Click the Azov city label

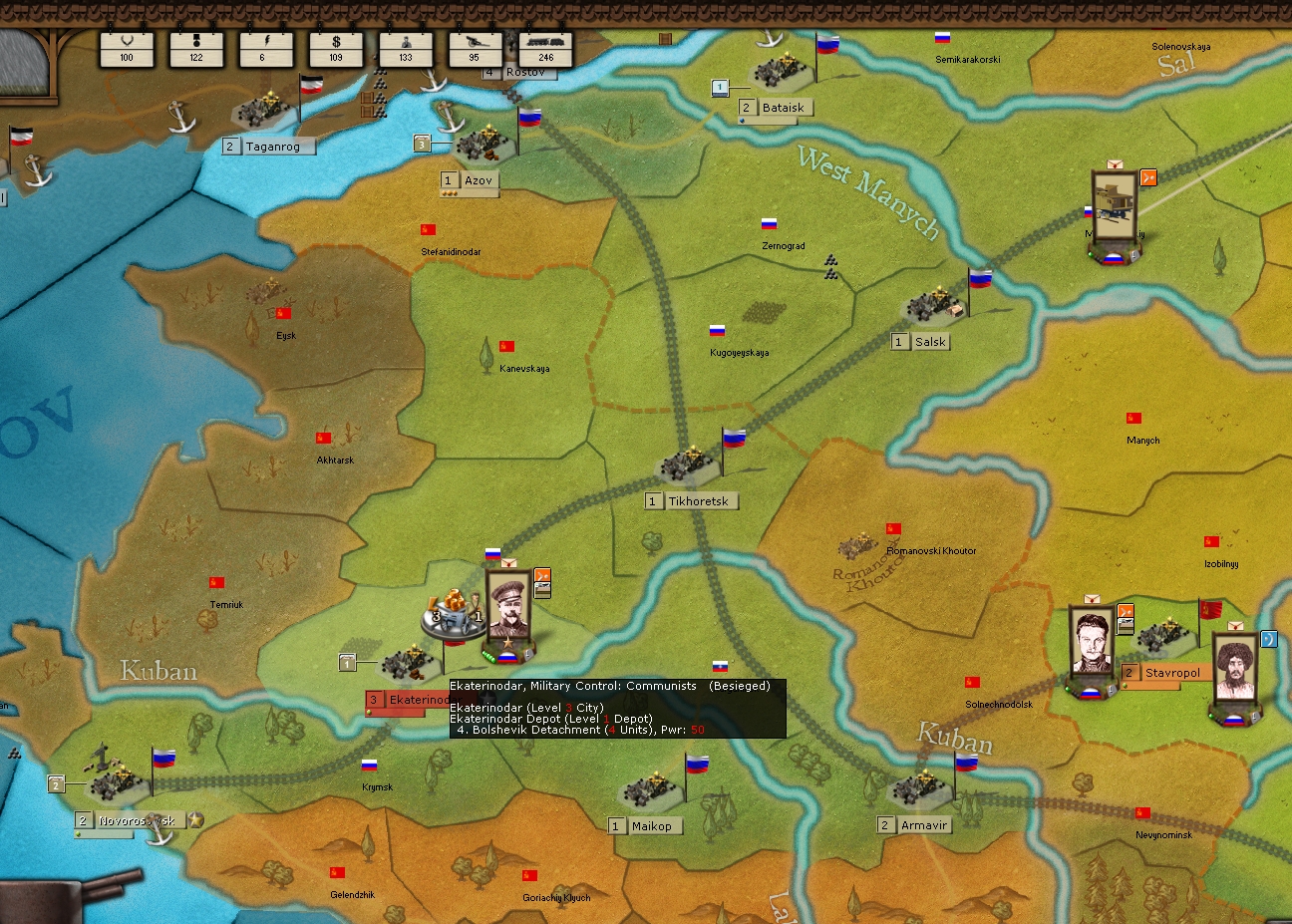(x=478, y=180)
